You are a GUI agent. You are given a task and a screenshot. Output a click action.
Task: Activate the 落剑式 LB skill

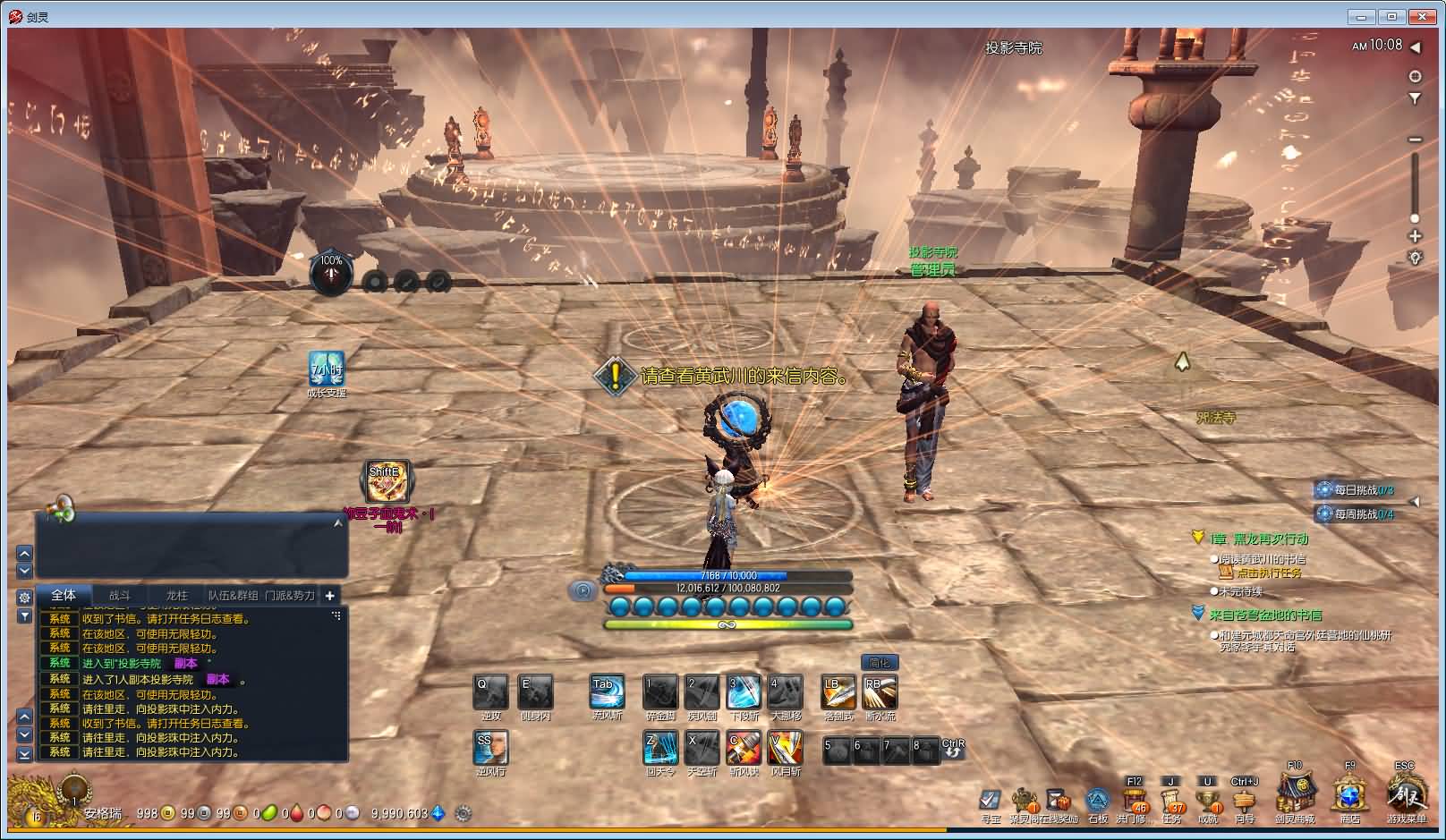[x=838, y=692]
